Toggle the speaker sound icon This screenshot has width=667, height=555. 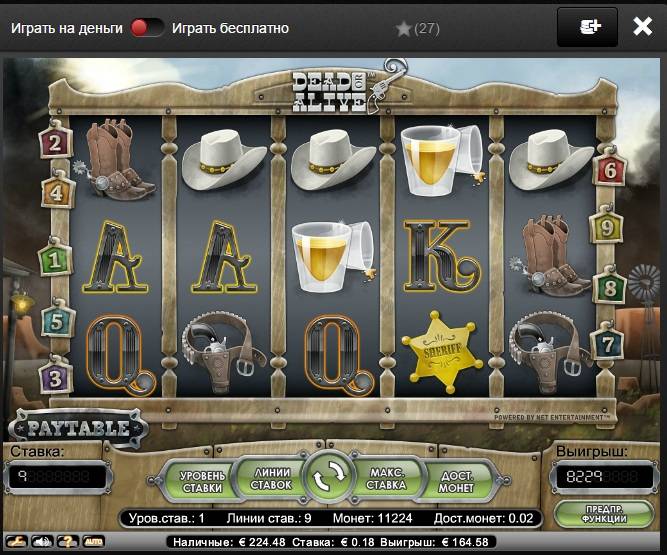click(x=43, y=541)
